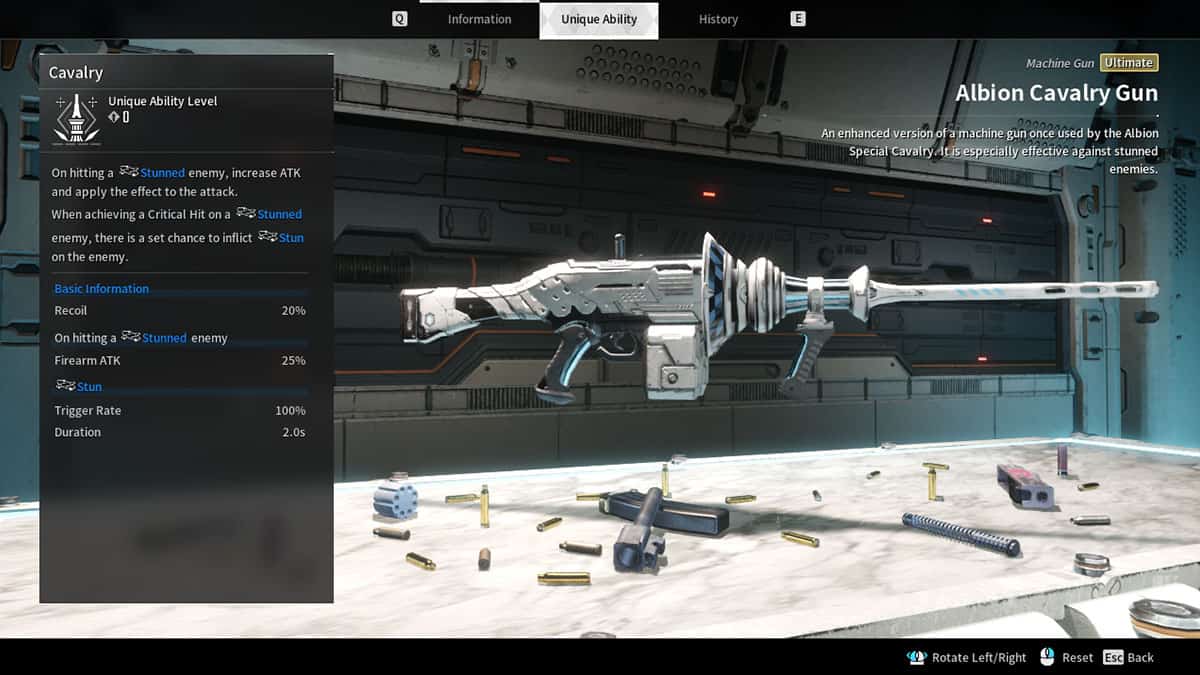Click the Reset view button
This screenshot has width=1200, height=675.
[x=1067, y=657]
